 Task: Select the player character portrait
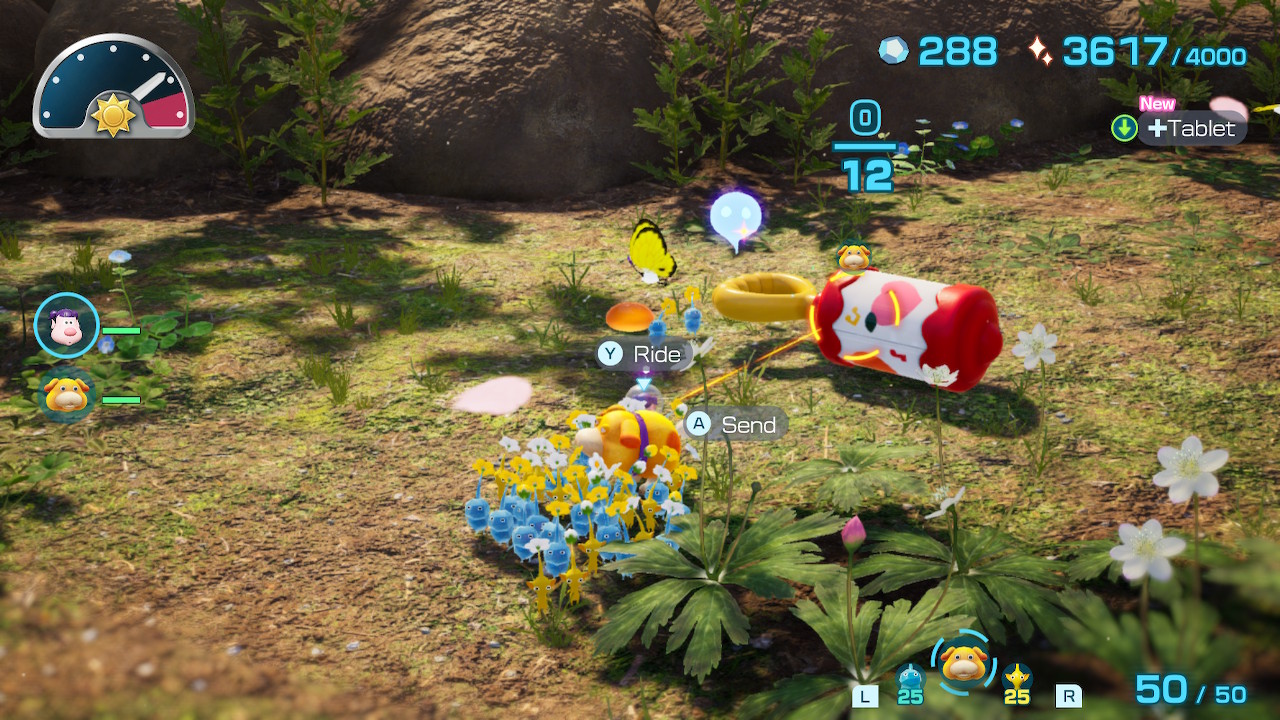coord(66,326)
